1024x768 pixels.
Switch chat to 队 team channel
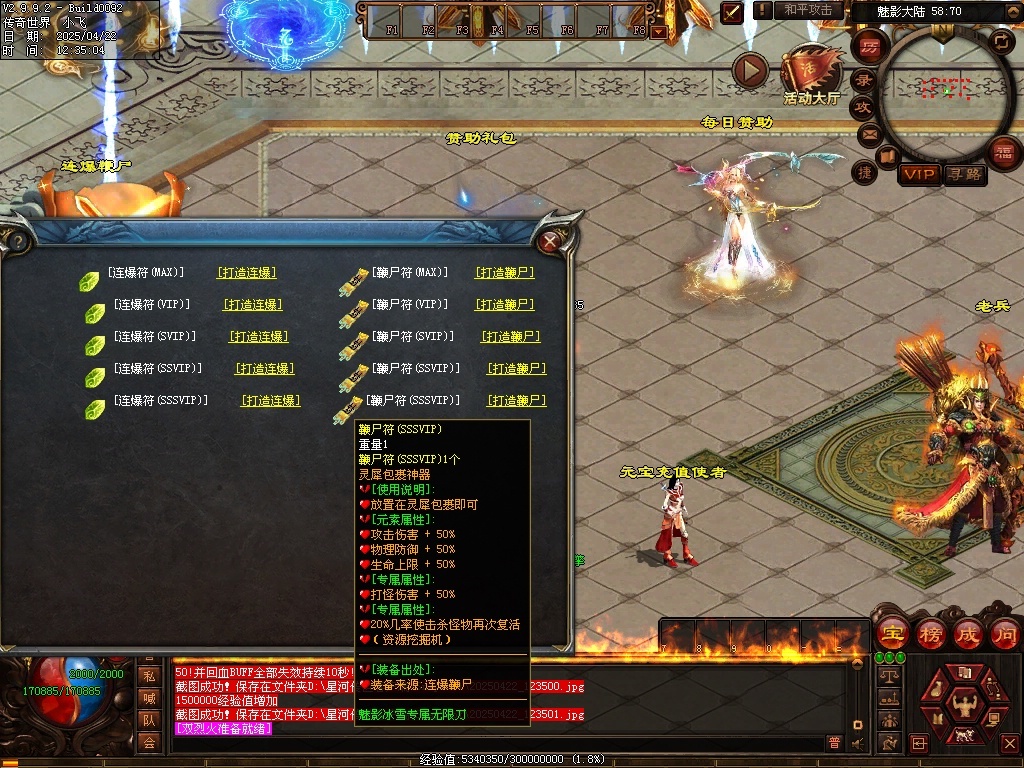click(x=149, y=719)
